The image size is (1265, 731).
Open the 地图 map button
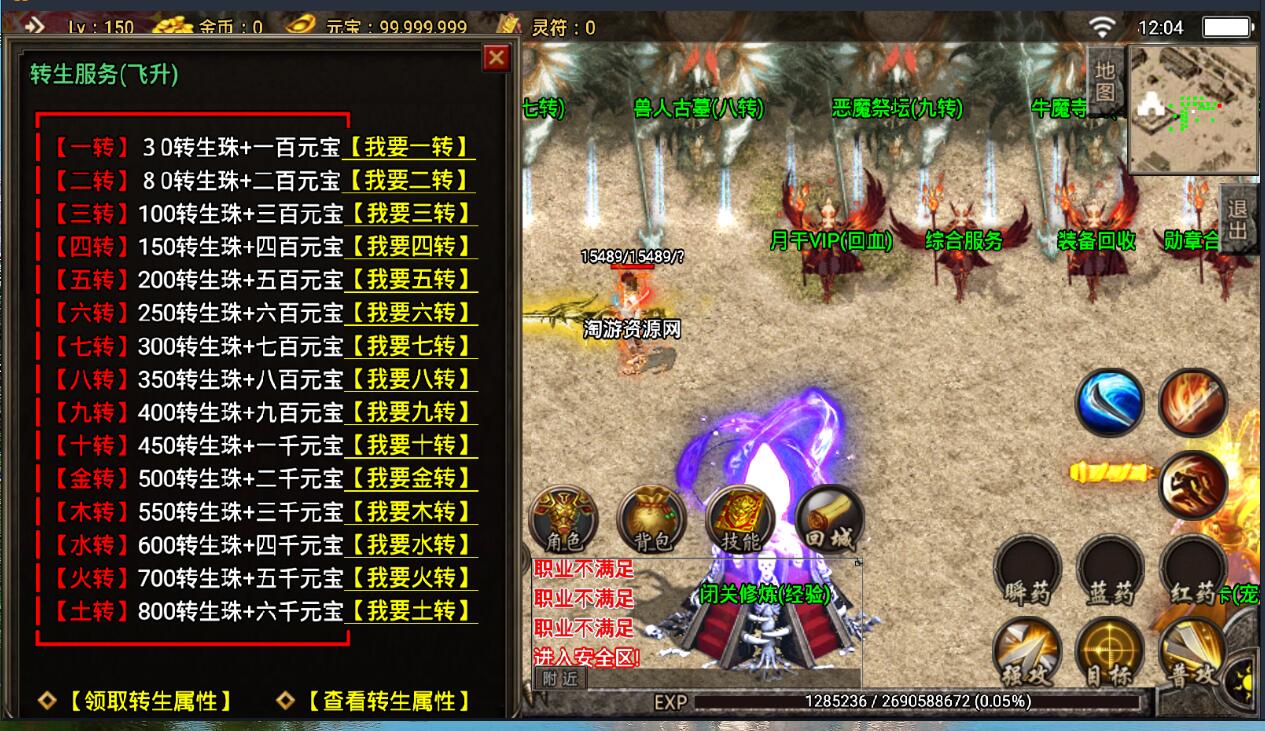pos(1104,80)
